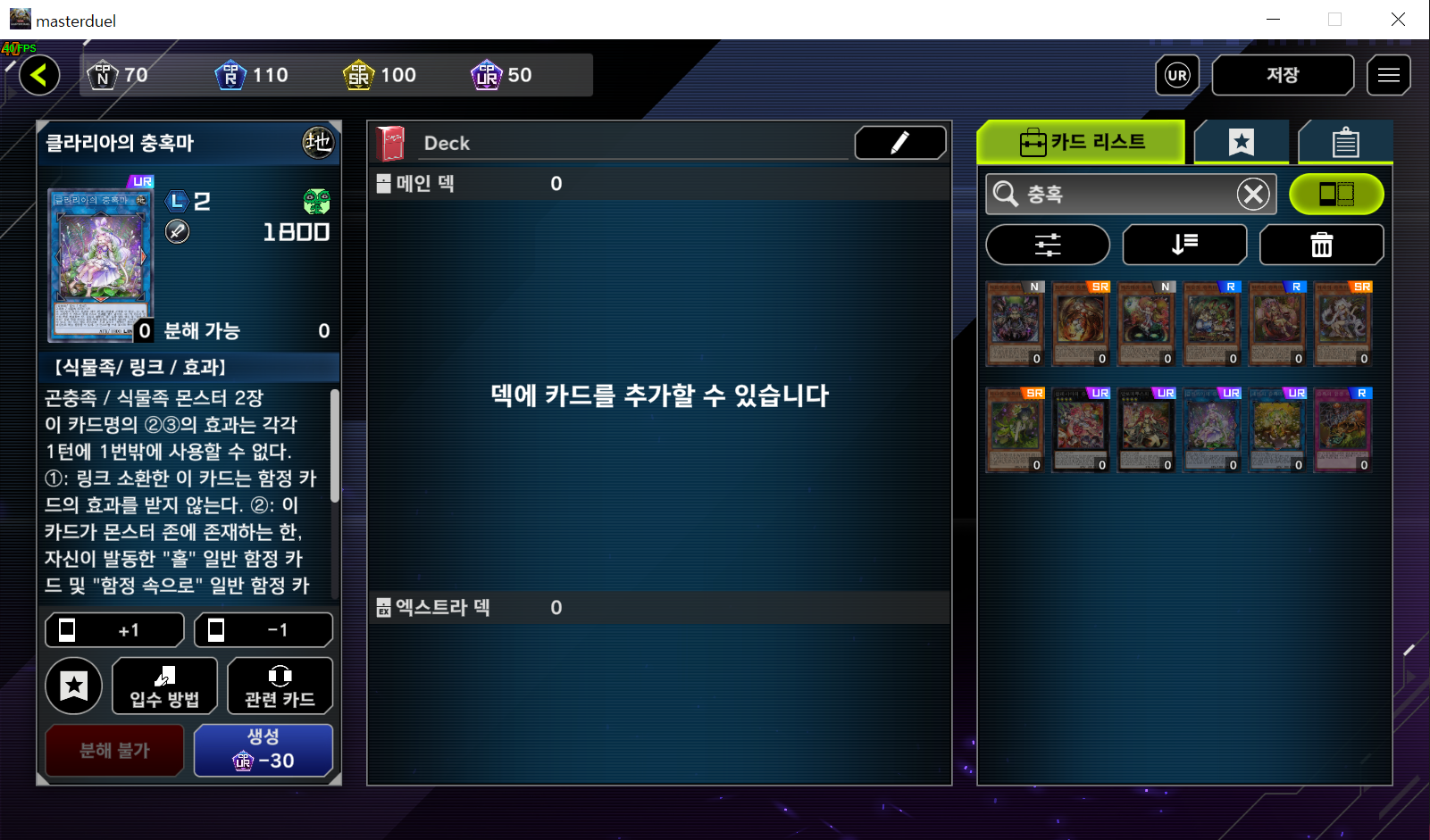The width and height of the screenshot is (1430, 840).
Task: Bookmark the card with the star button
Action: point(74,686)
